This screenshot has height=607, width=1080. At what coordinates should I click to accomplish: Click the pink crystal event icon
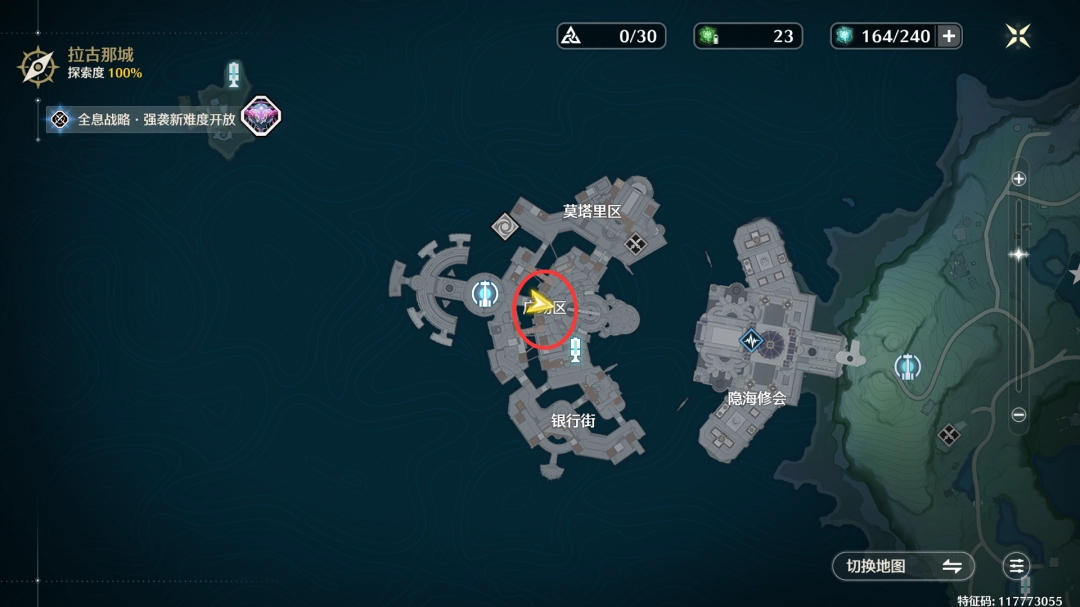click(261, 117)
